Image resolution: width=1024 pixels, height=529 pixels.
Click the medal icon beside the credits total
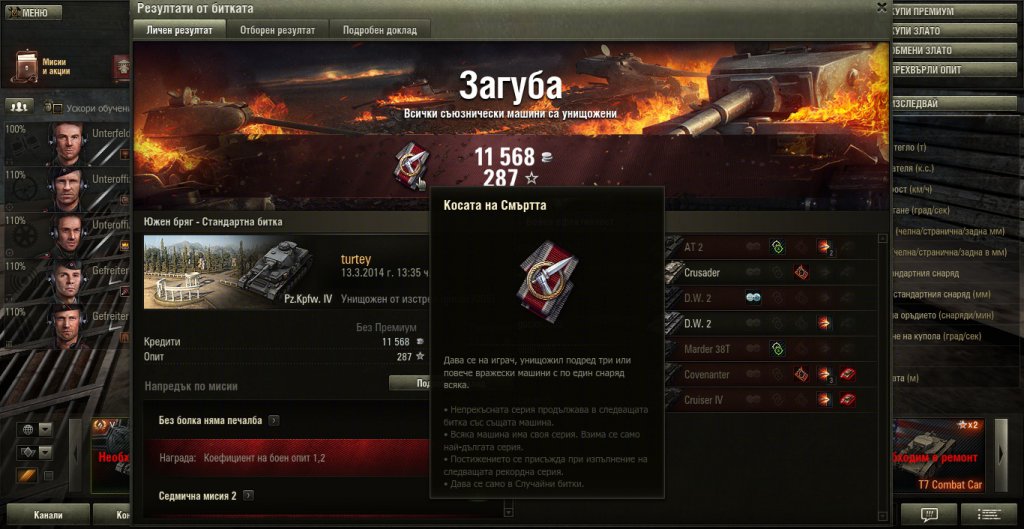click(x=411, y=163)
